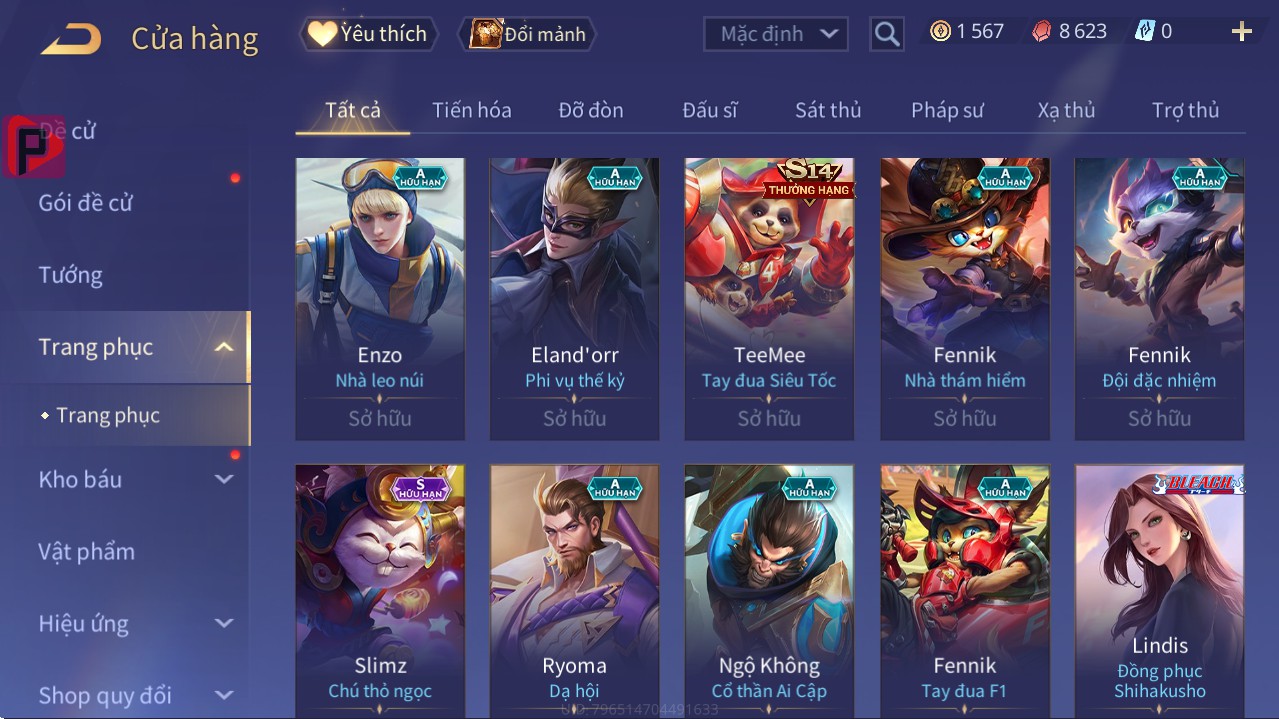The image size is (1279, 719).
Task: Choose the Lindis Đồng phục Shihakusho skin
Action: (1160, 590)
